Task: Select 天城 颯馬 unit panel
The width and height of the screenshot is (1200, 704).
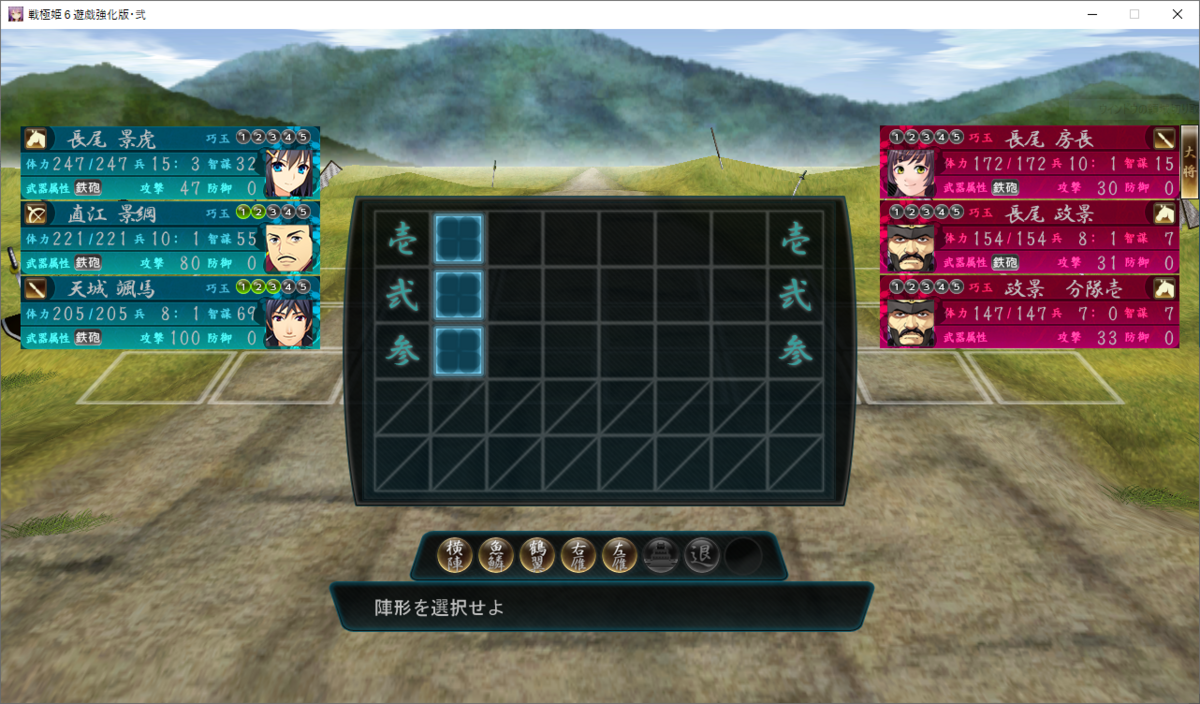Action: [x=170, y=312]
